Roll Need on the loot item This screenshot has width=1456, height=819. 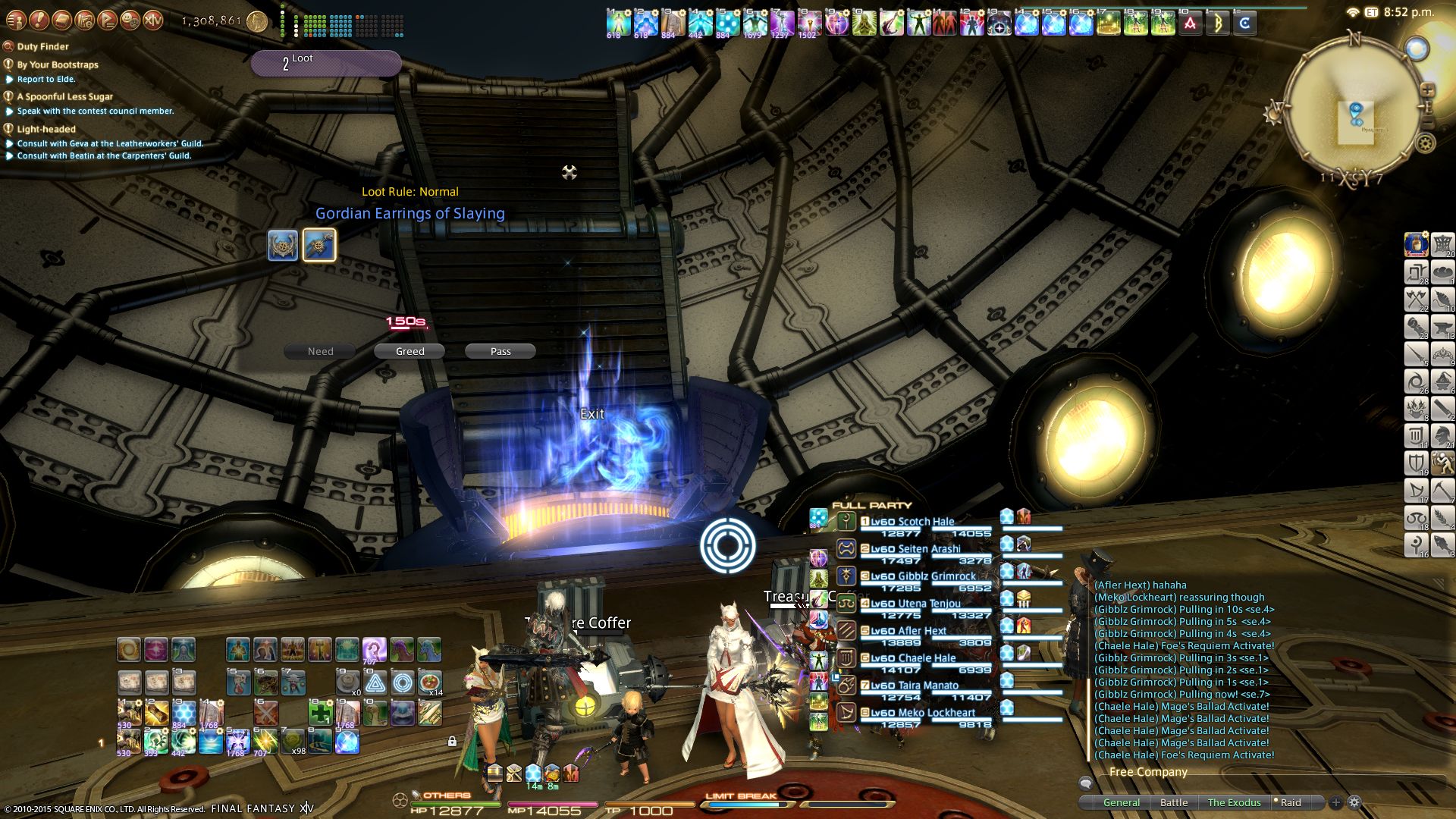320,351
